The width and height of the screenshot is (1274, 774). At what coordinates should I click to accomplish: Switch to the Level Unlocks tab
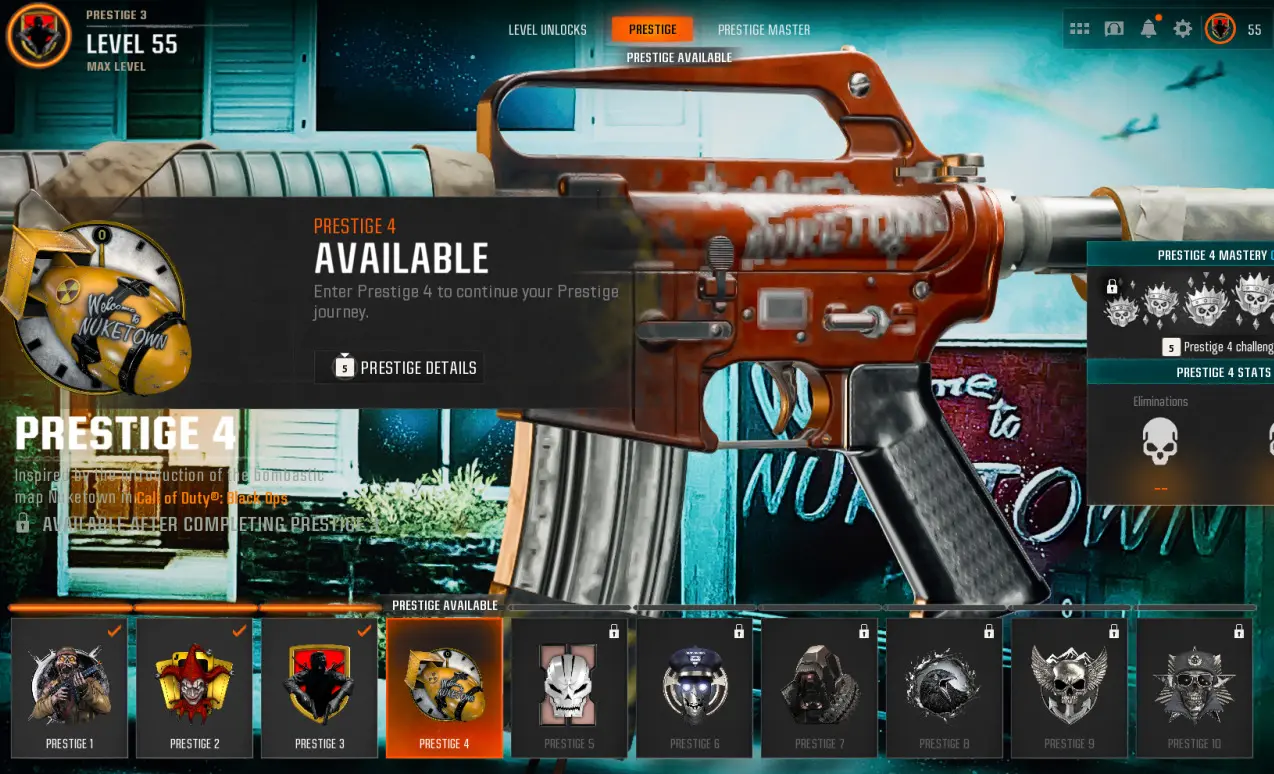click(x=547, y=30)
